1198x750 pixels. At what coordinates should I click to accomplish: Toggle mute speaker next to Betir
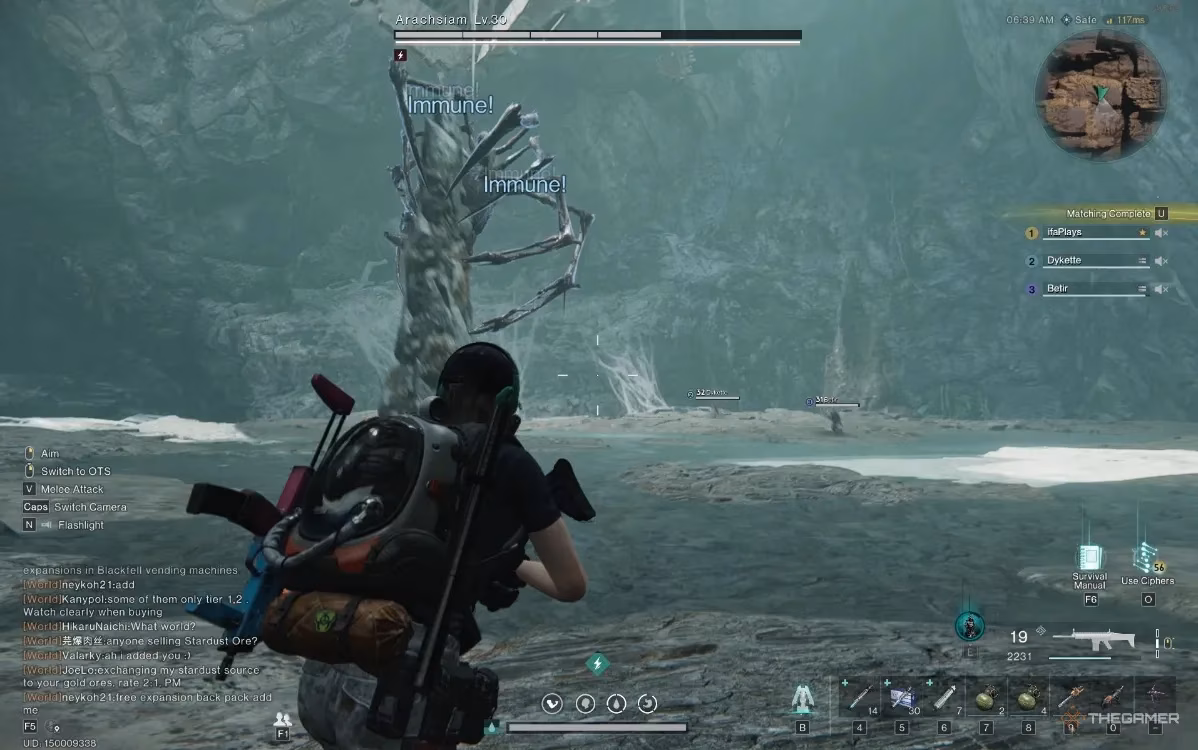point(1161,289)
